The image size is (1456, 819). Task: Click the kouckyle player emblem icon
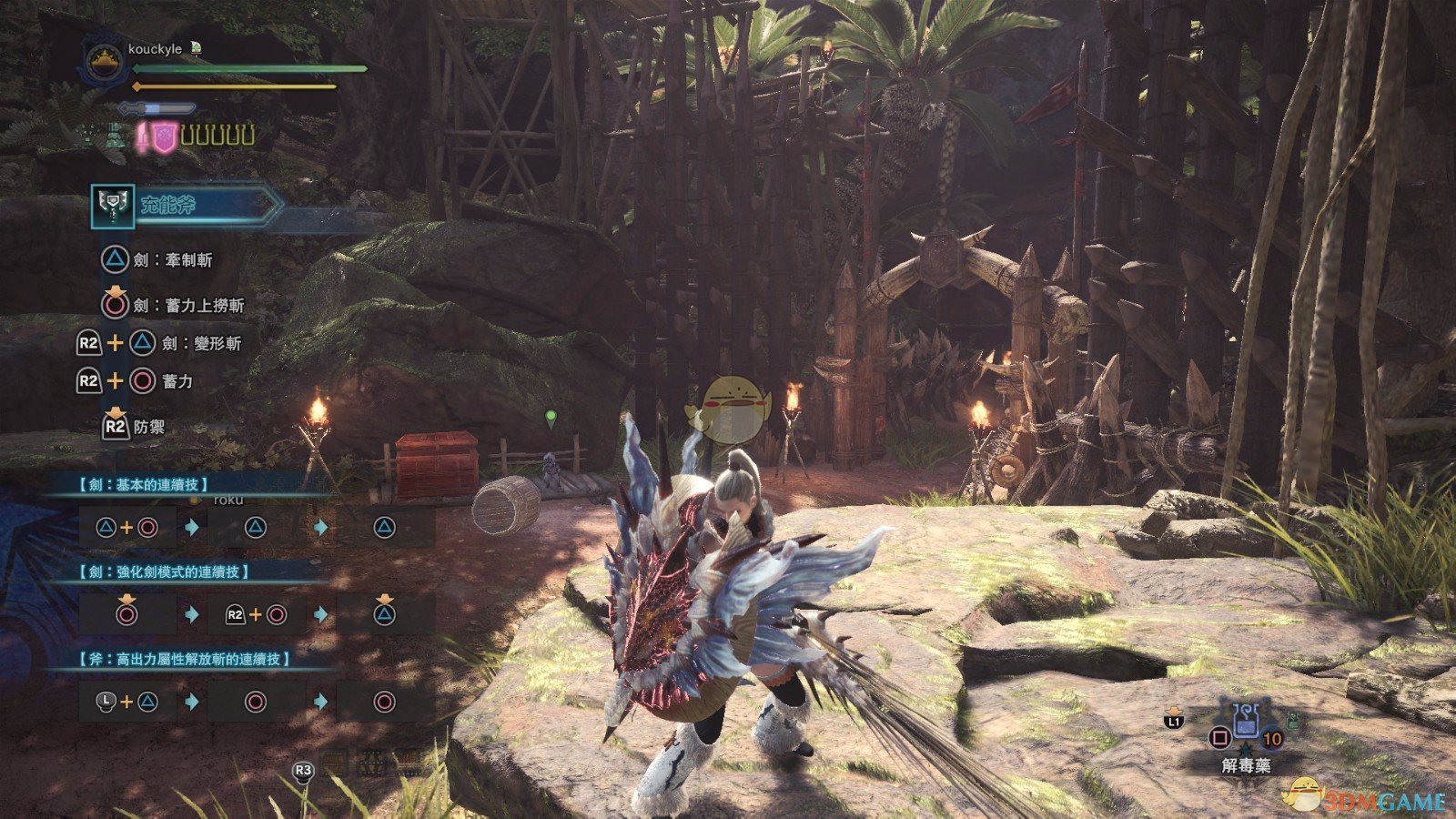pos(105,64)
